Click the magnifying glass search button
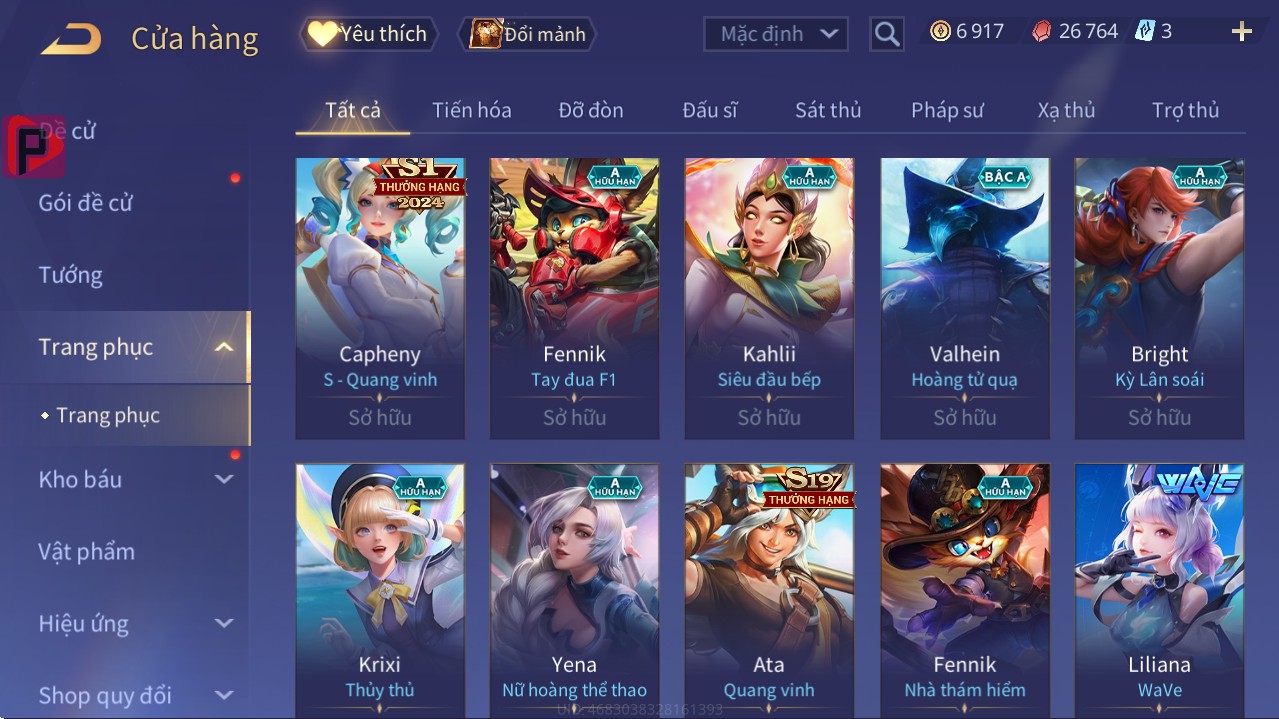This screenshot has width=1279, height=719. coord(886,34)
